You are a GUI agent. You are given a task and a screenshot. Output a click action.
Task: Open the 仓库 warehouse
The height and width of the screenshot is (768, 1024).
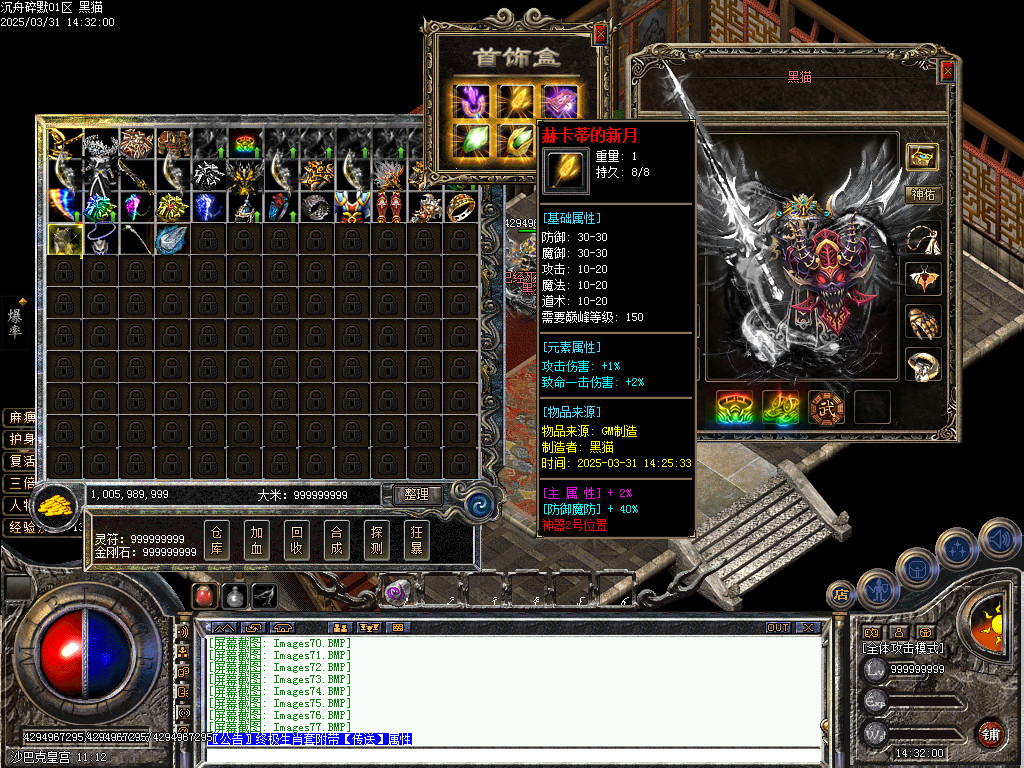217,540
